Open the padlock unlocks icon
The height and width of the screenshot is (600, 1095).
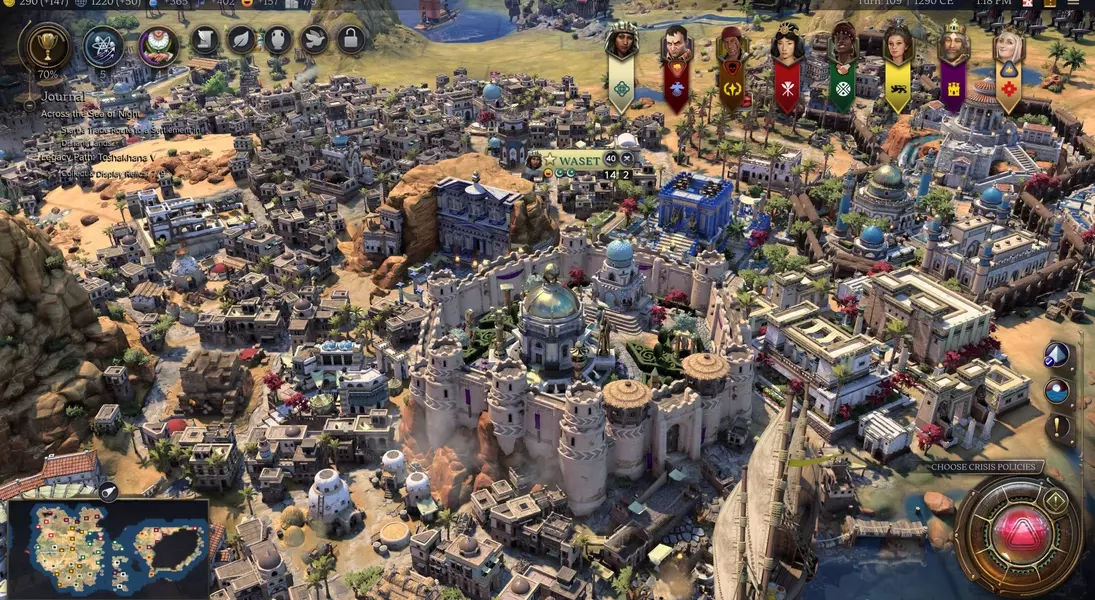pyautogui.click(x=350, y=39)
